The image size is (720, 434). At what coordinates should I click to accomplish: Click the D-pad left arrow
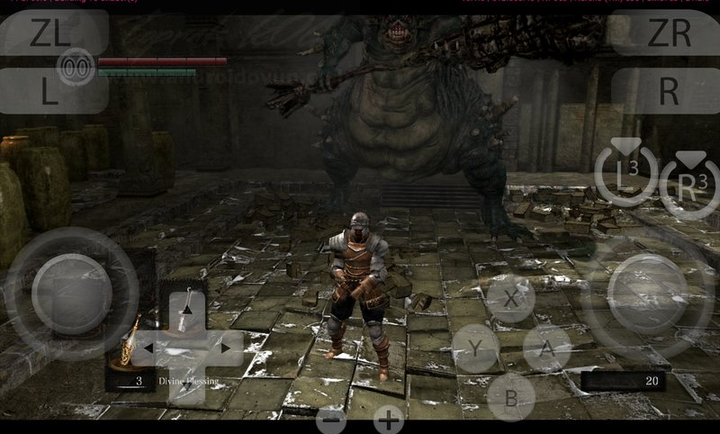(x=147, y=348)
